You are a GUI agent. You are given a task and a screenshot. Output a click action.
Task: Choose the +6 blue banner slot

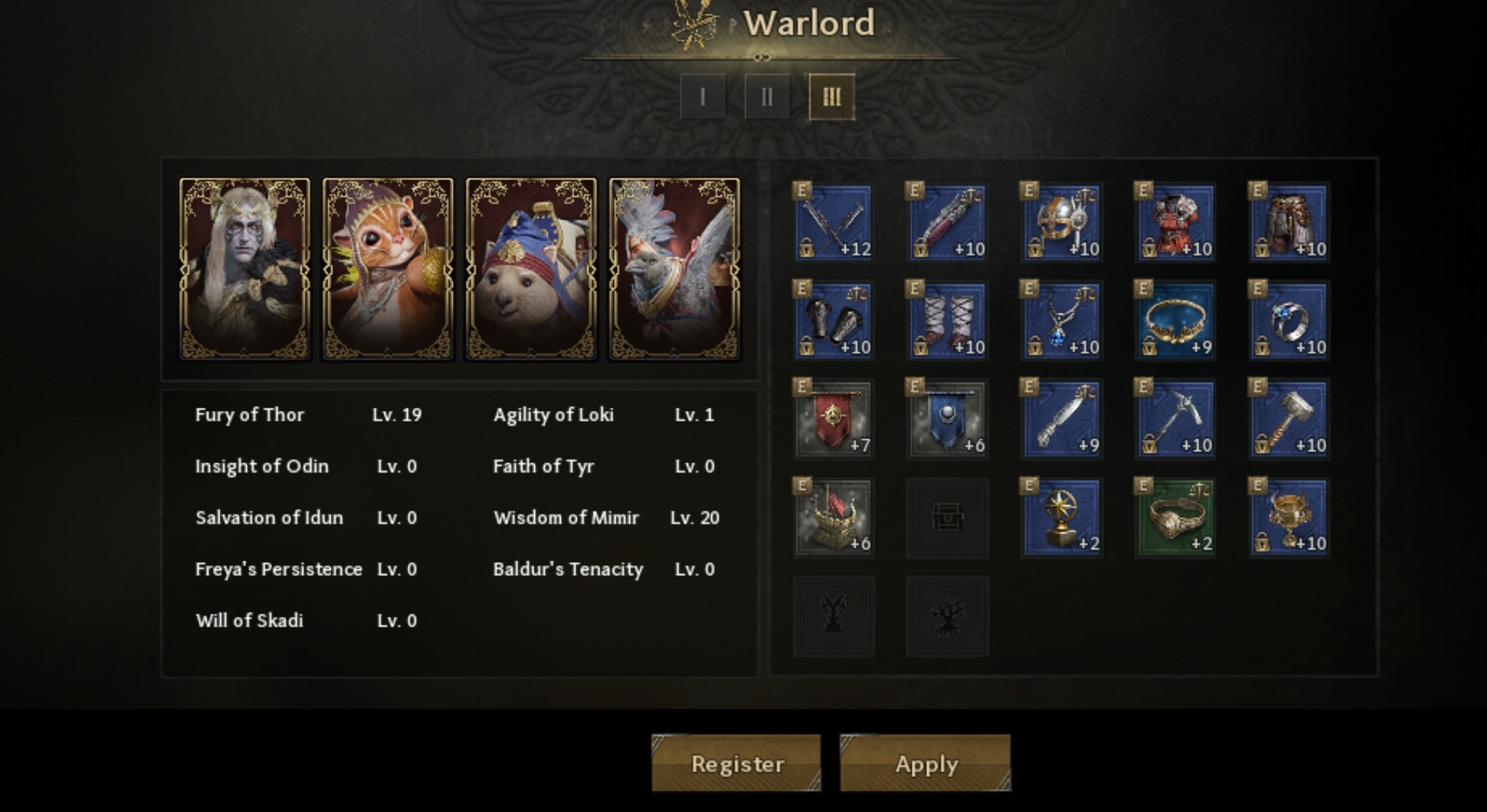pyautogui.click(x=948, y=419)
